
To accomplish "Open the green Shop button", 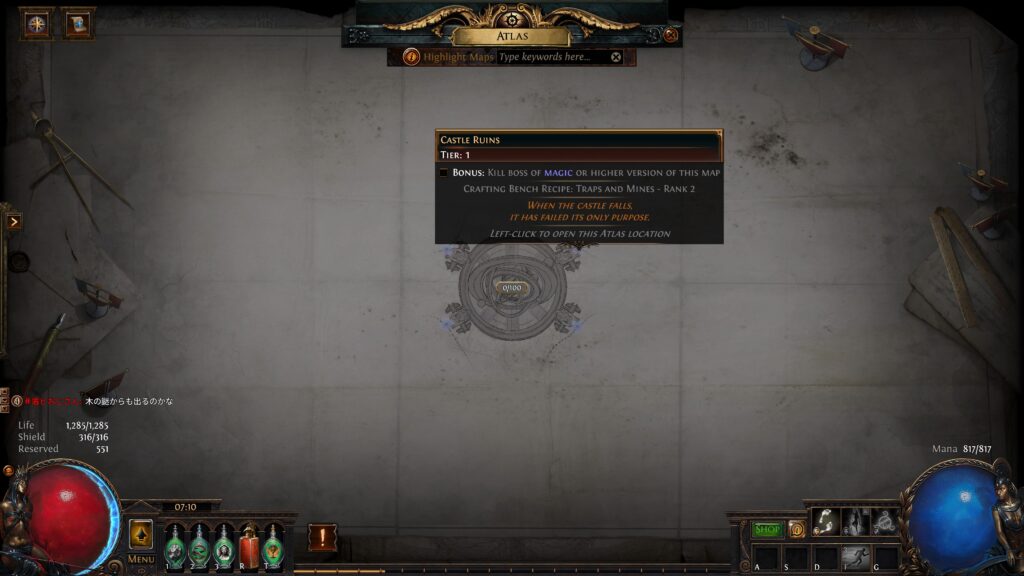I will (767, 529).
